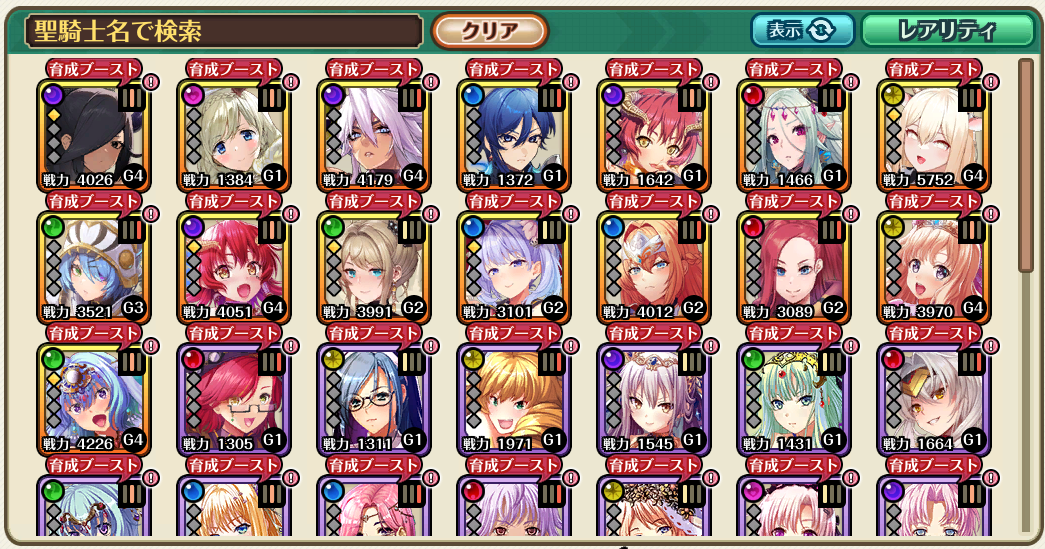Clear the search with クリア button
The width and height of the screenshot is (1045, 549).
(489, 31)
